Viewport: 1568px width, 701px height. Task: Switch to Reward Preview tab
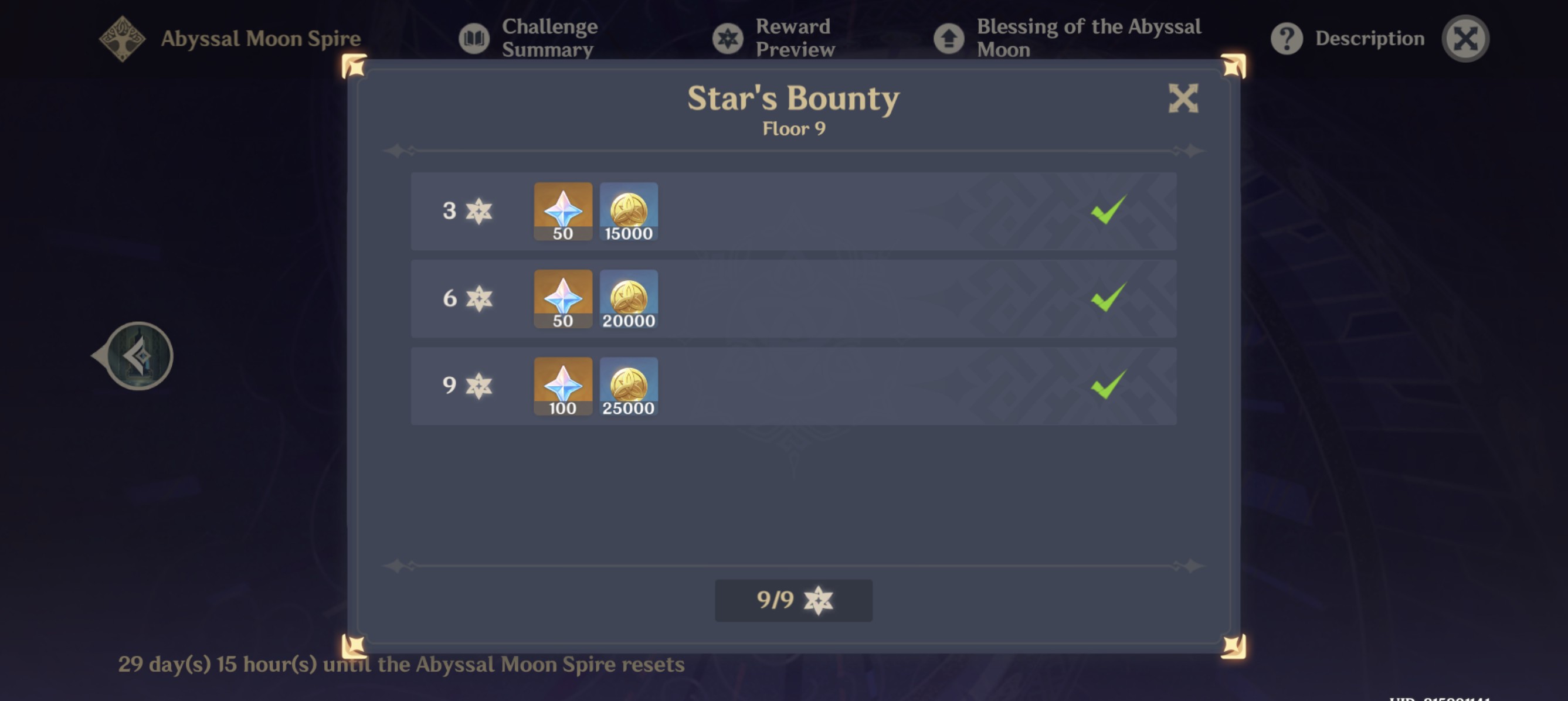[793, 38]
